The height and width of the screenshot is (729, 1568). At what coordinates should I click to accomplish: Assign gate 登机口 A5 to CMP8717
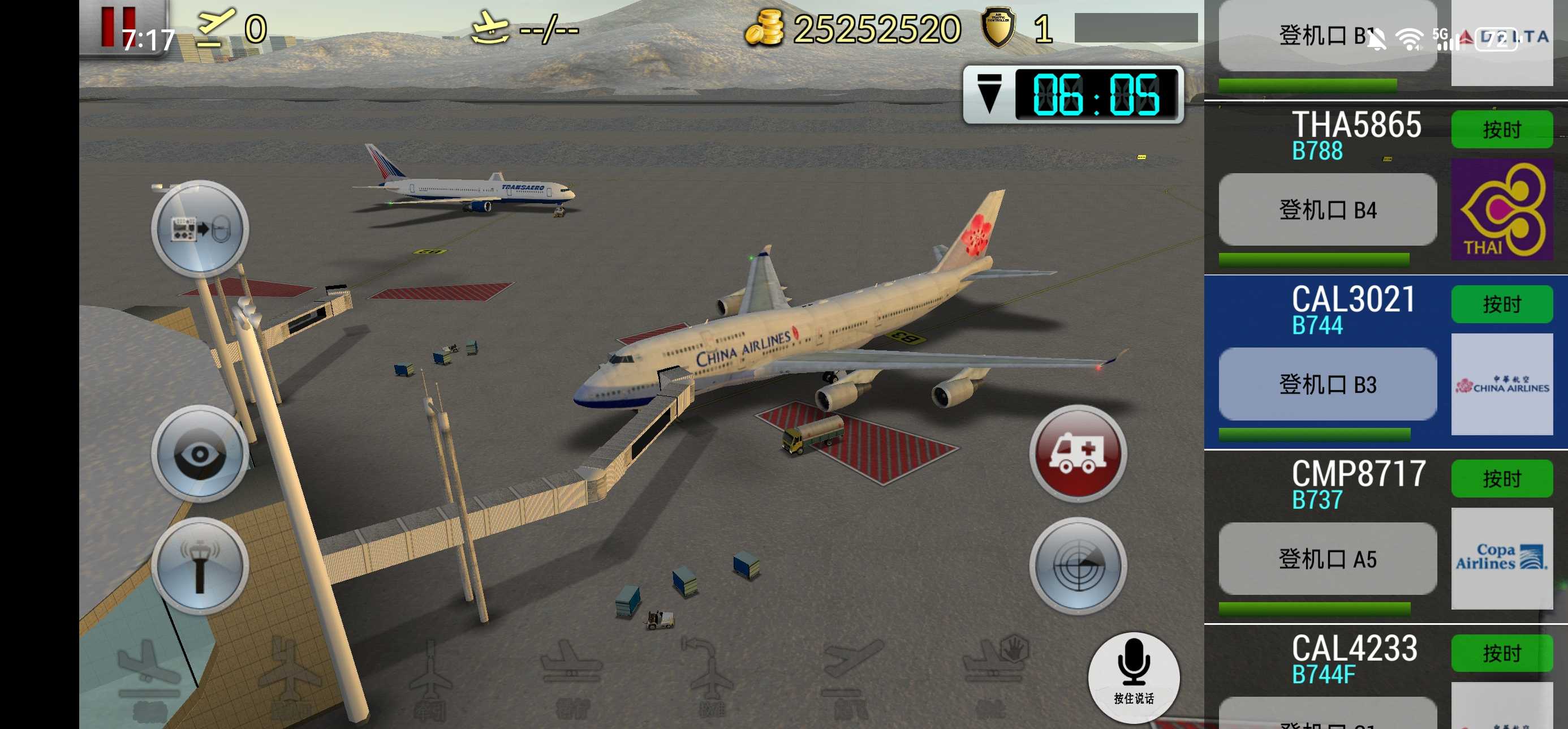(x=1327, y=559)
